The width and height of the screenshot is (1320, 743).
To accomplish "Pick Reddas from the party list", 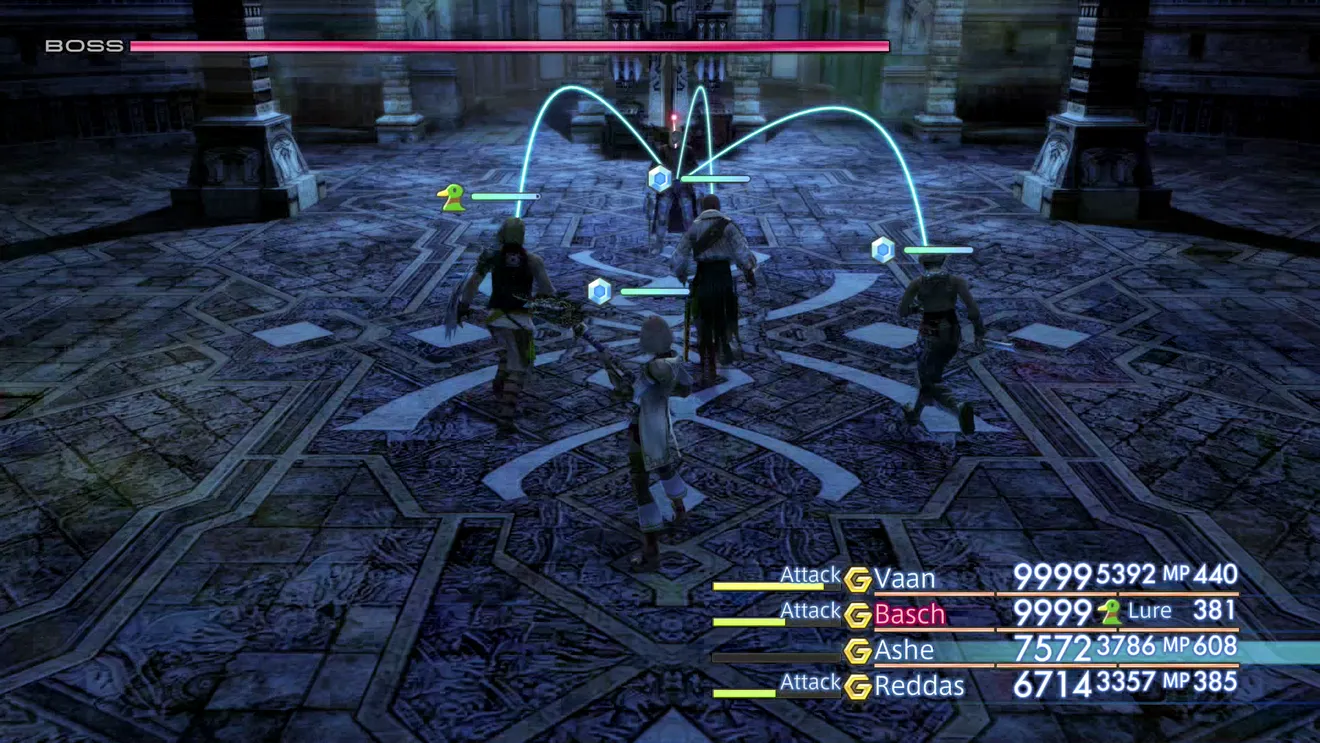I will (x=919, y=686).
